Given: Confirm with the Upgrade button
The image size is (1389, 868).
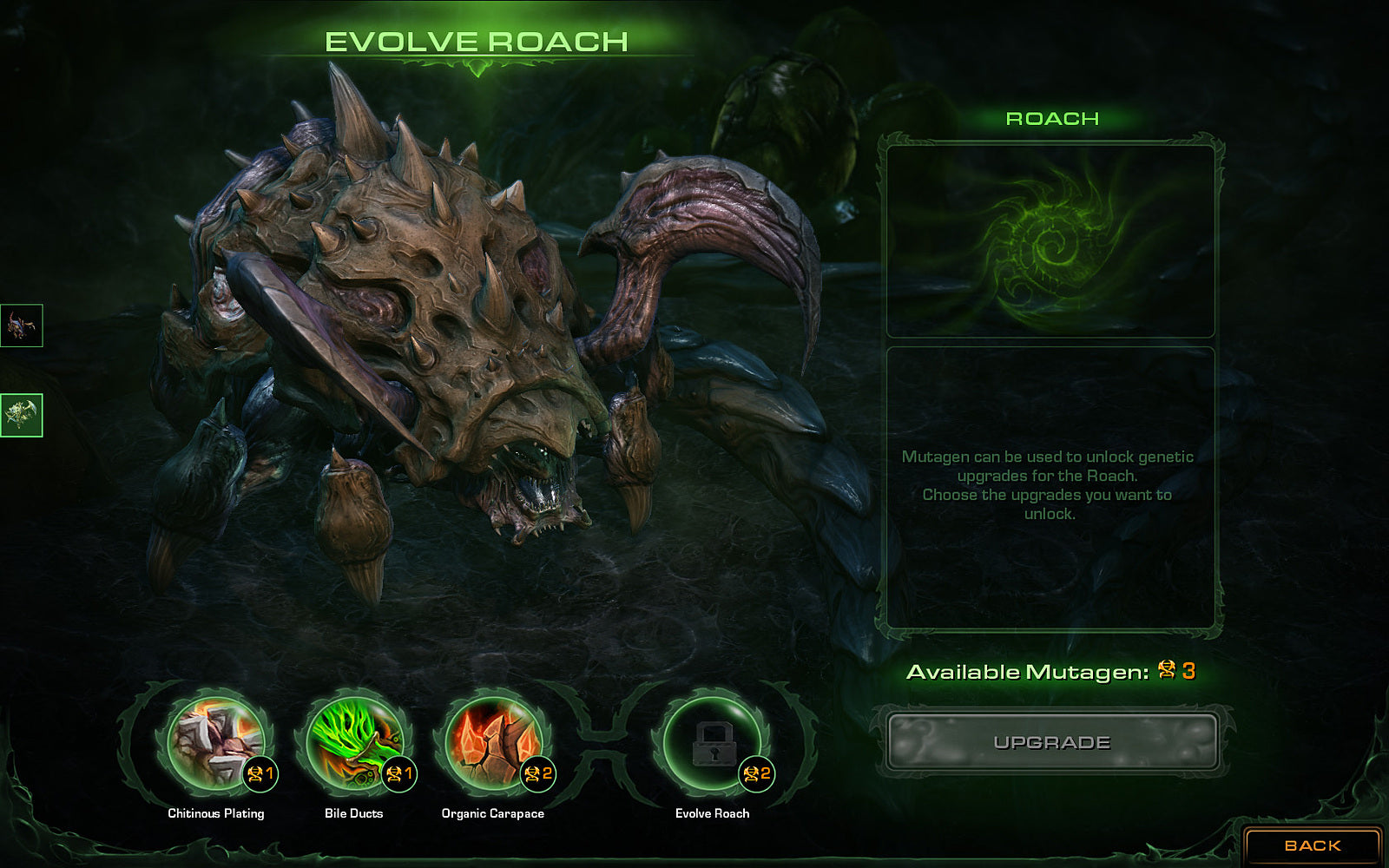Looking at the screenshot, I should pyautogui.click(x=1051, y=742).
